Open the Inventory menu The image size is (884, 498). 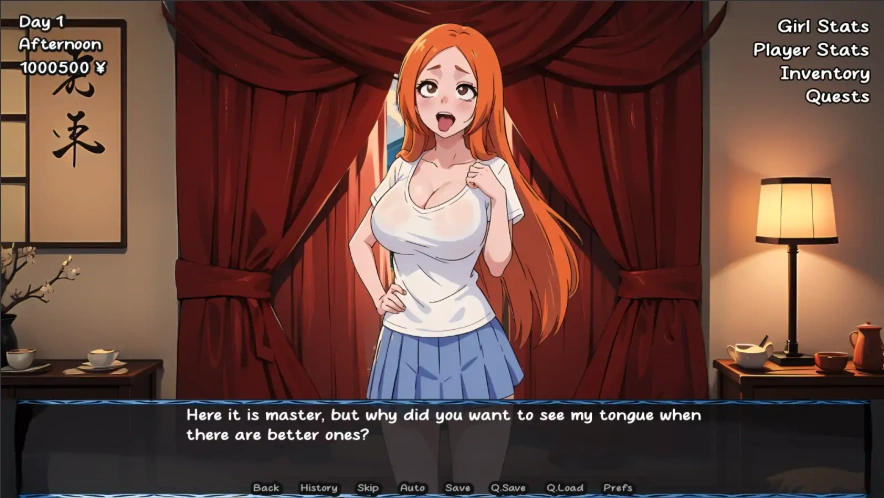(824, 73)
